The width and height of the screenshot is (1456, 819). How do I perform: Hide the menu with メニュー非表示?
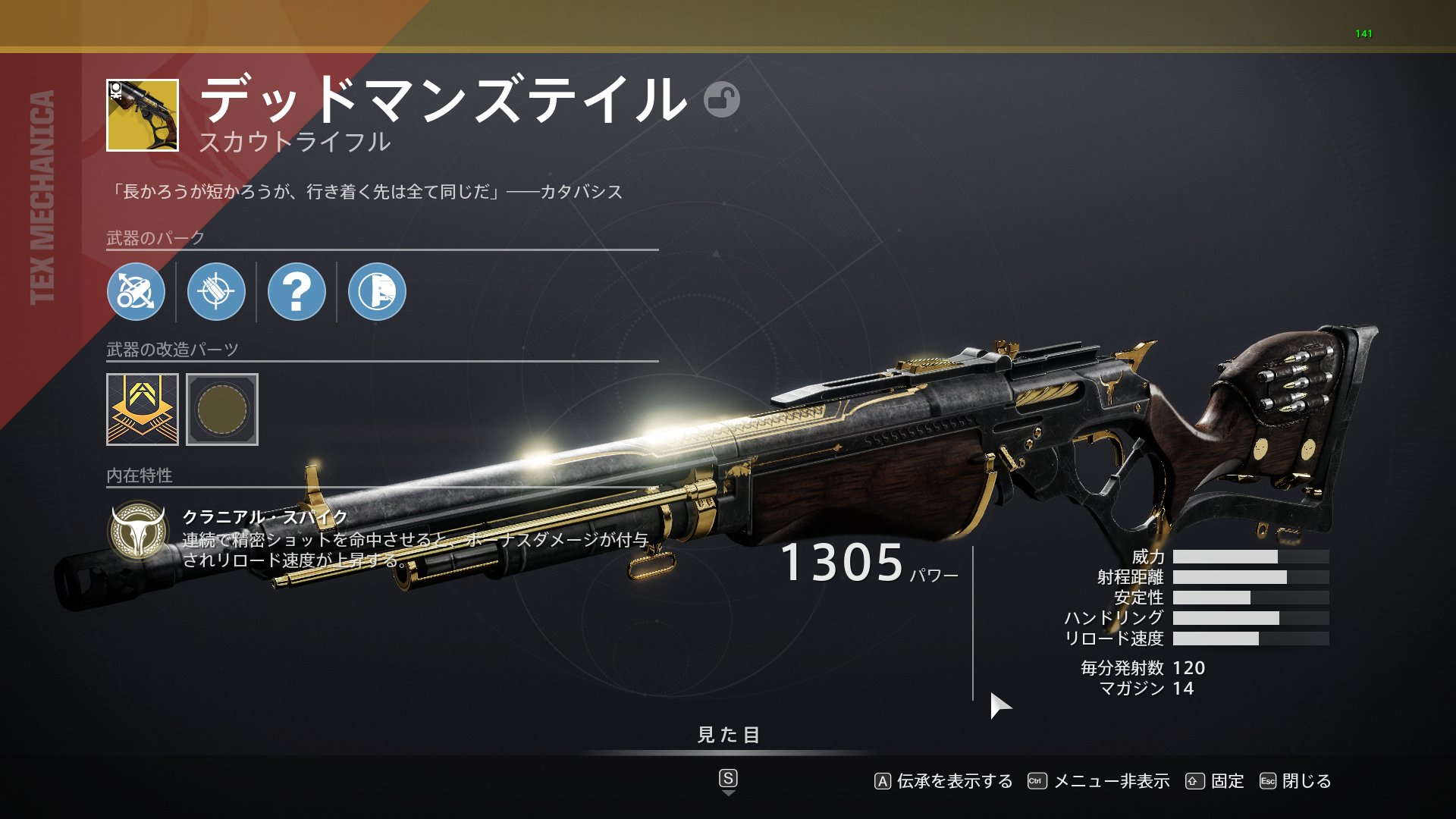pyautogui.click(x=1099, y=781)
